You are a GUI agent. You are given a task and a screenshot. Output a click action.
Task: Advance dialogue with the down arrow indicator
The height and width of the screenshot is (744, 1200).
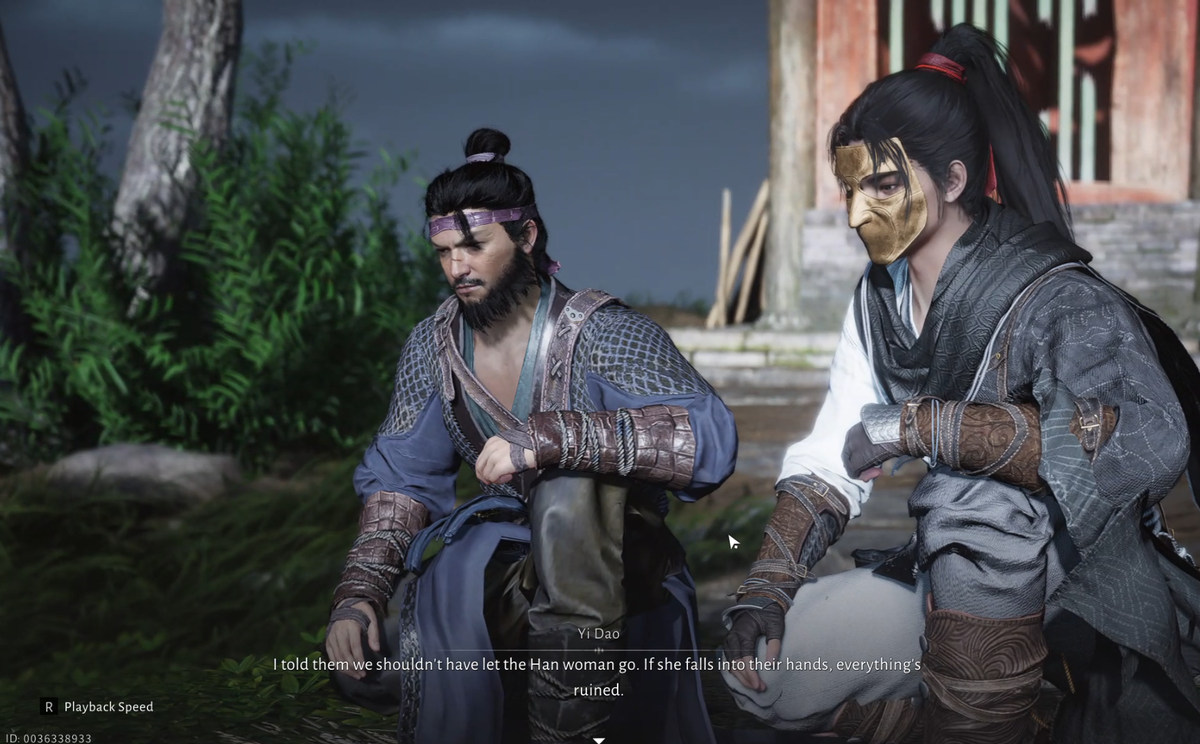pyautogui.click(x=599, y=740)
